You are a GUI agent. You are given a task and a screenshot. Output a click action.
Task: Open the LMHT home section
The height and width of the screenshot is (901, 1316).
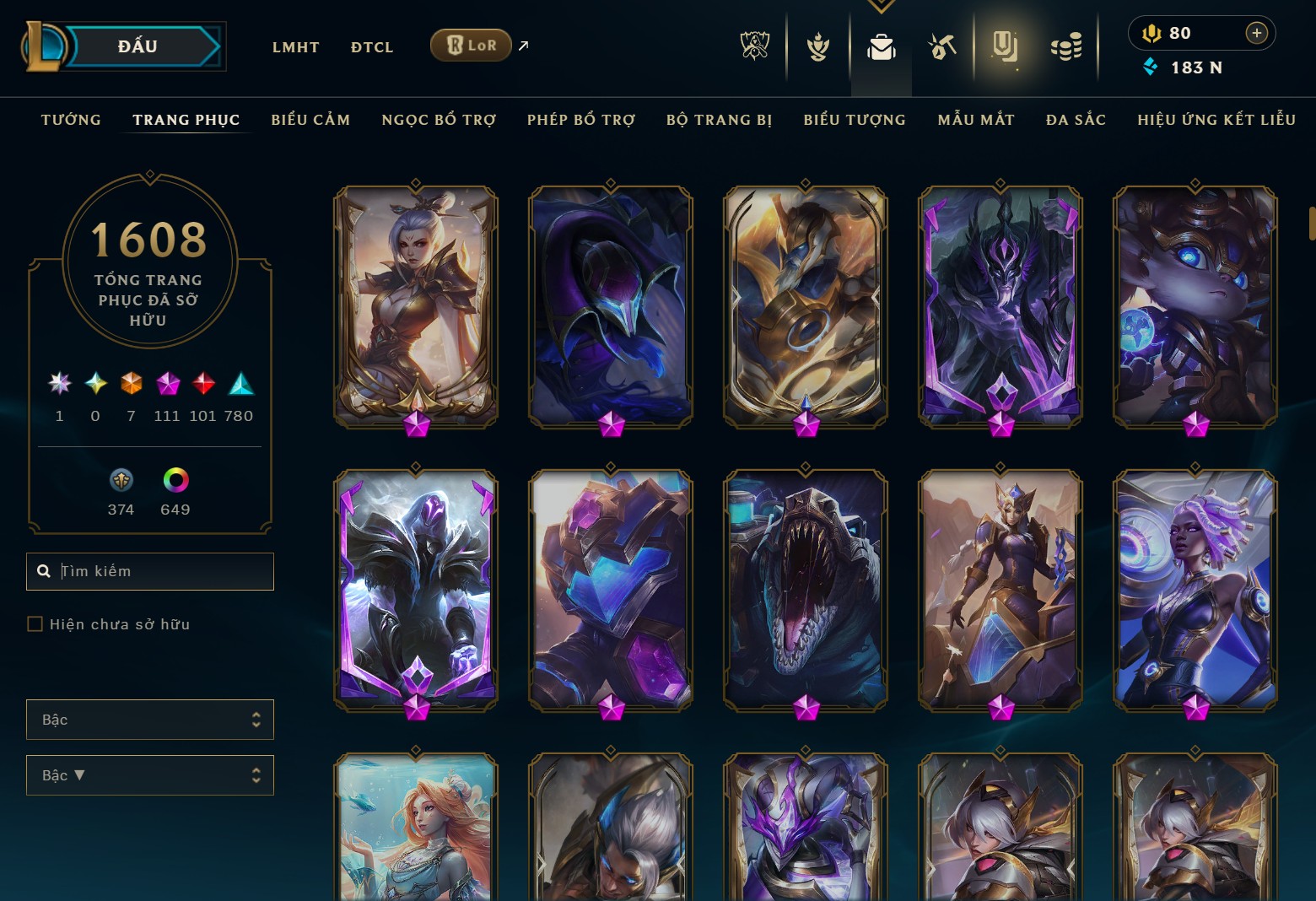pyautogui.click(x=295, y=47)
